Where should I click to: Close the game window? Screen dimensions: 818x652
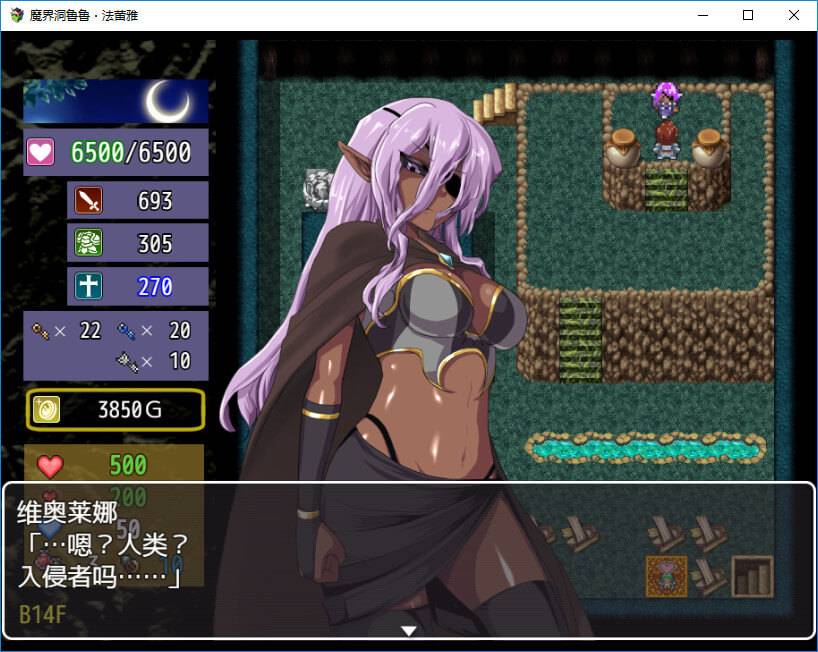click(794, 15)
